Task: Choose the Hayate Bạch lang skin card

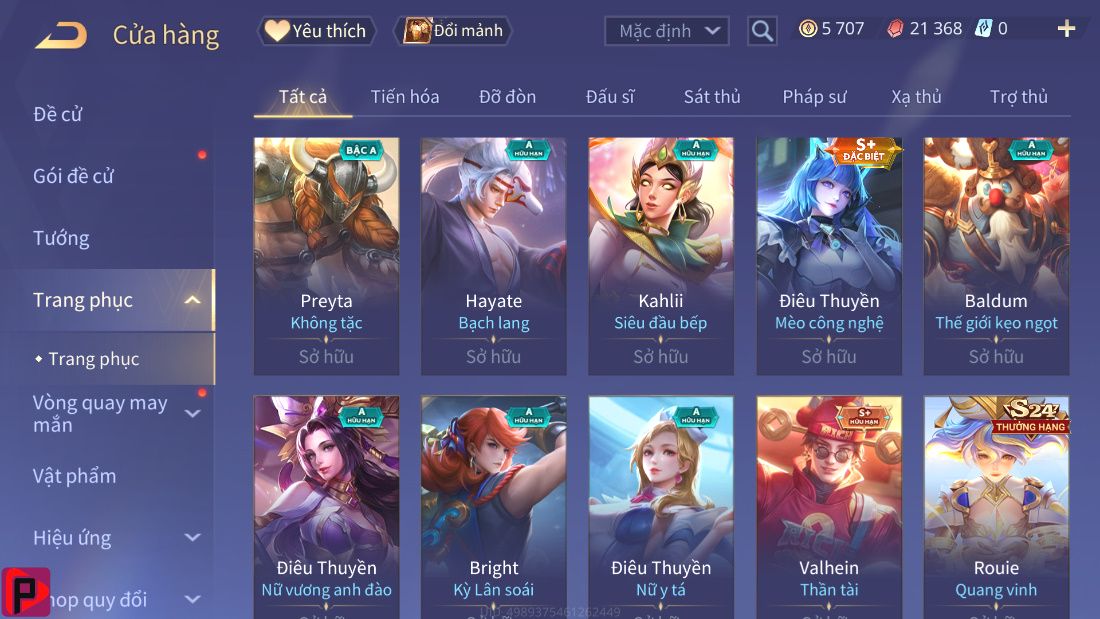Action: tap(493, 255)
